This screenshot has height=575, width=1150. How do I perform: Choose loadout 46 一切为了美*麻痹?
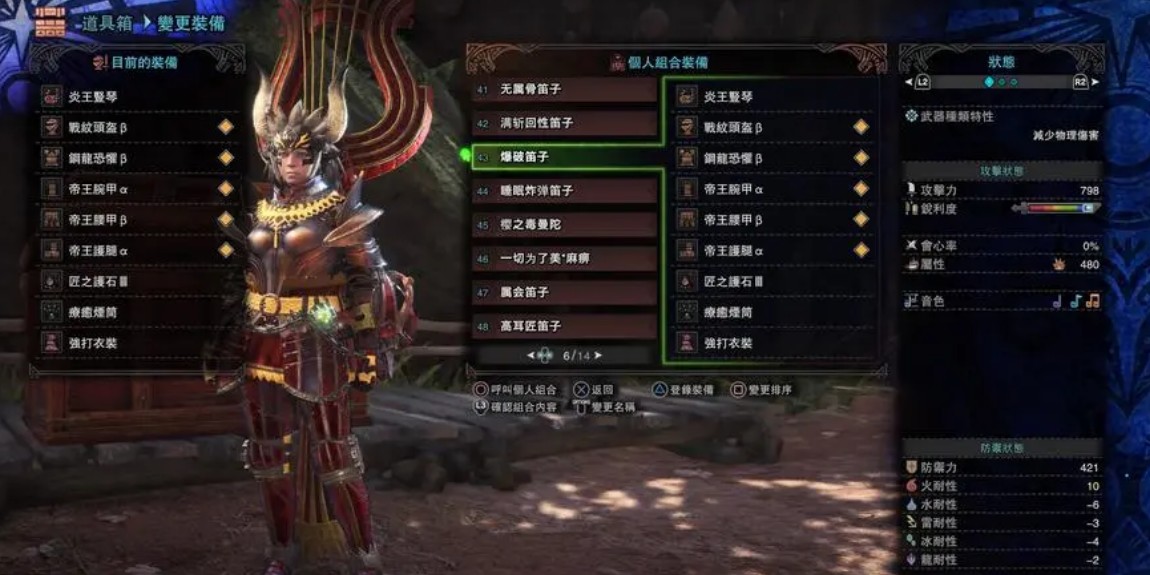click(x=565, y=259)
